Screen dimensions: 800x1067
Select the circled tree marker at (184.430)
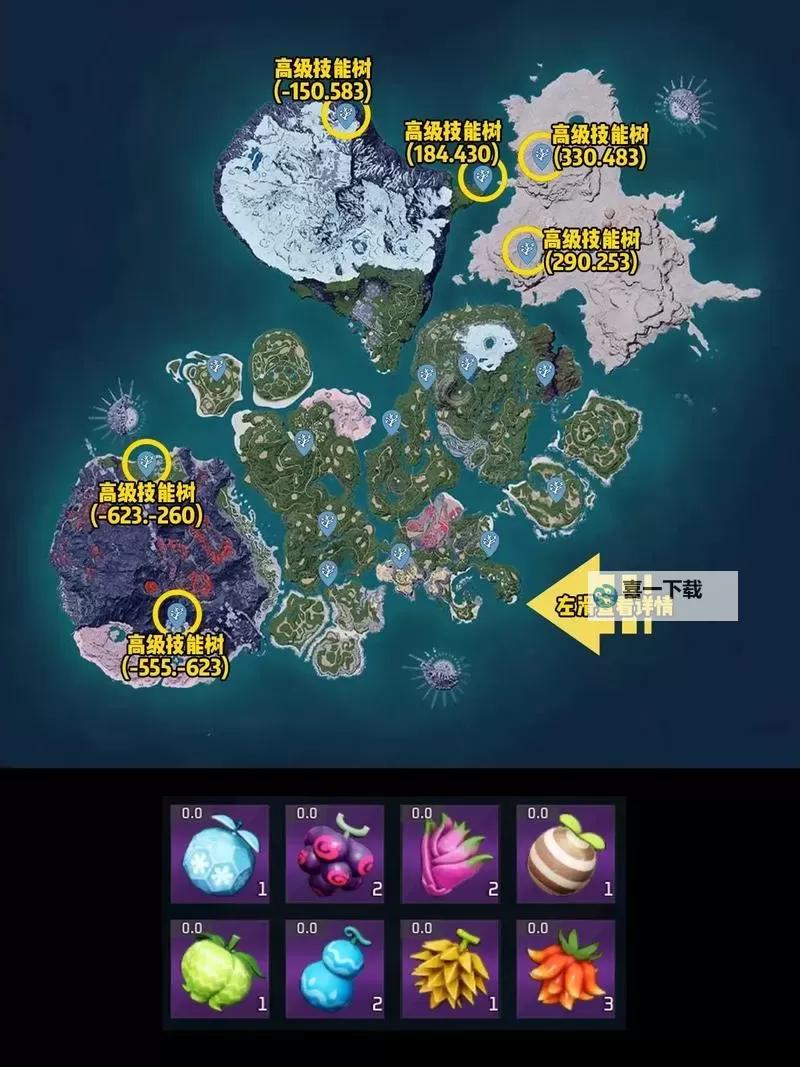(x=482, y=179)
